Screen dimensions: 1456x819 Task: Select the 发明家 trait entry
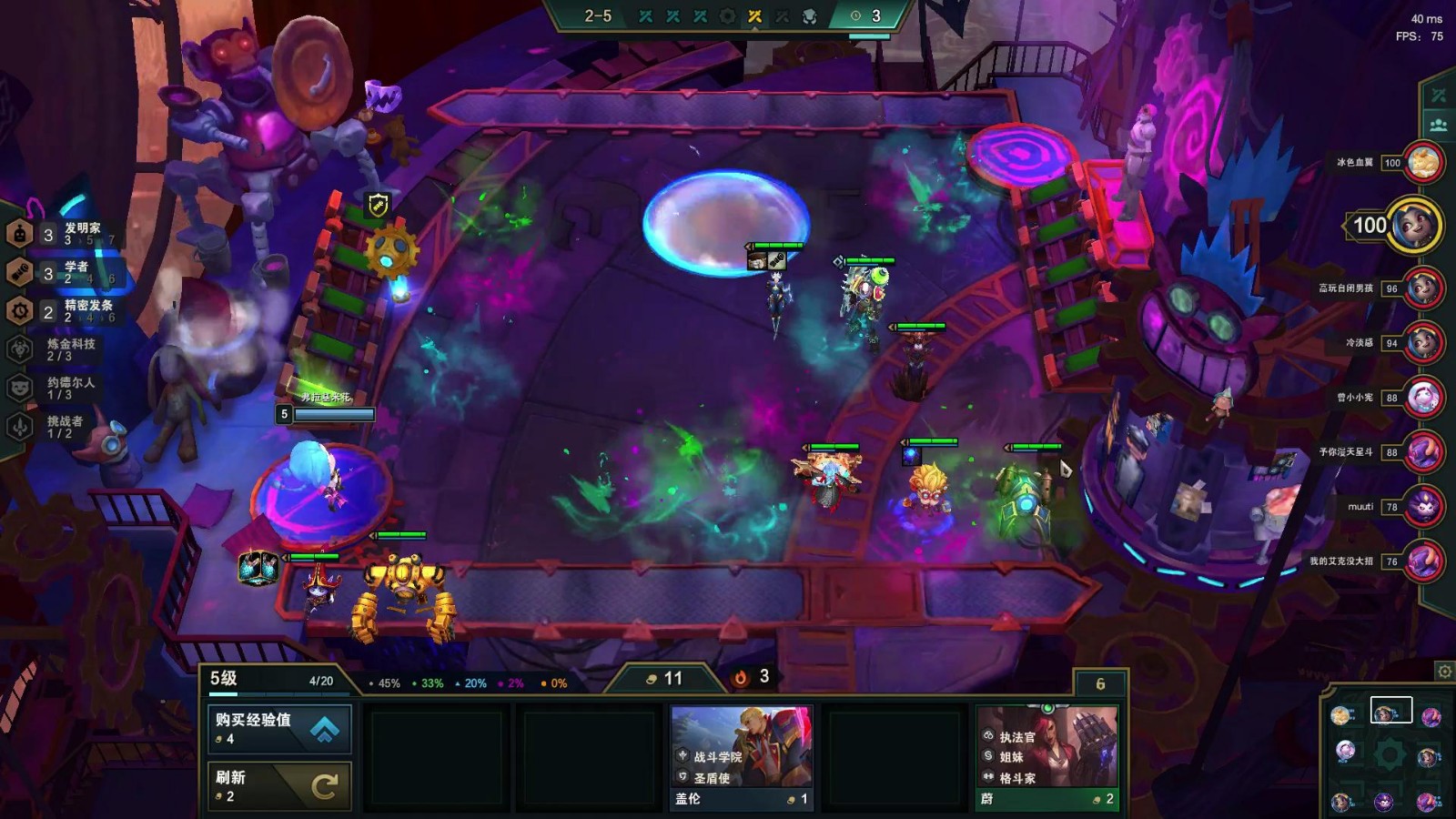pos(64,234)
